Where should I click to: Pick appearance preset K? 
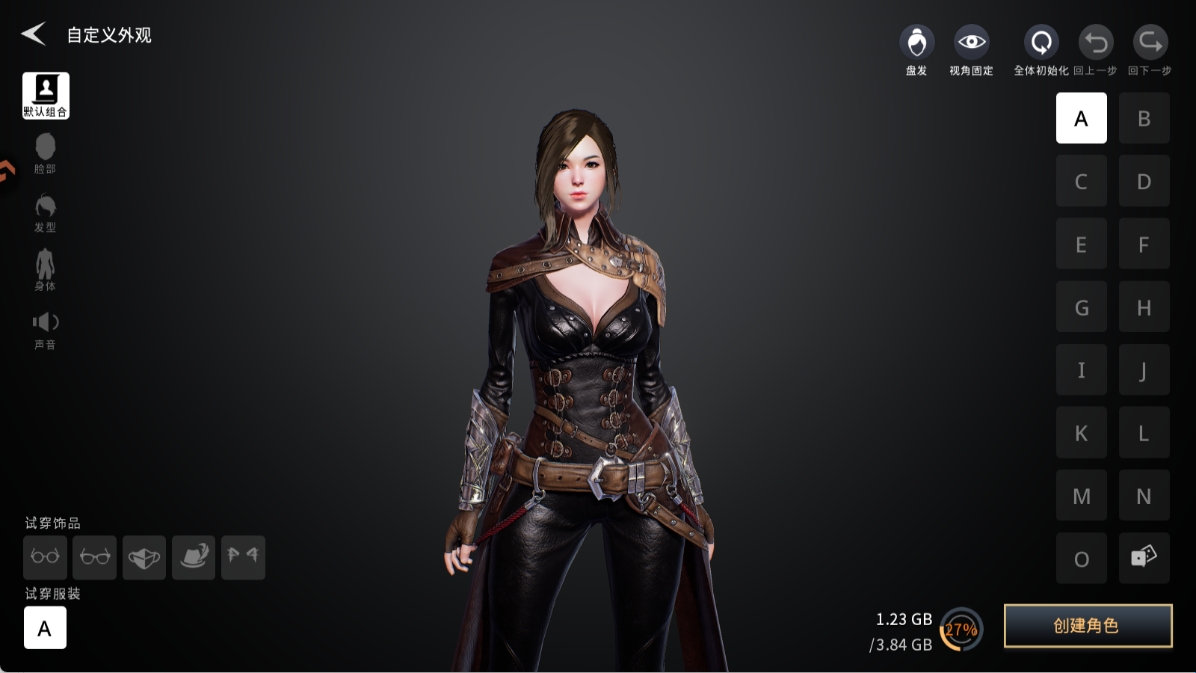[1081, 434]
